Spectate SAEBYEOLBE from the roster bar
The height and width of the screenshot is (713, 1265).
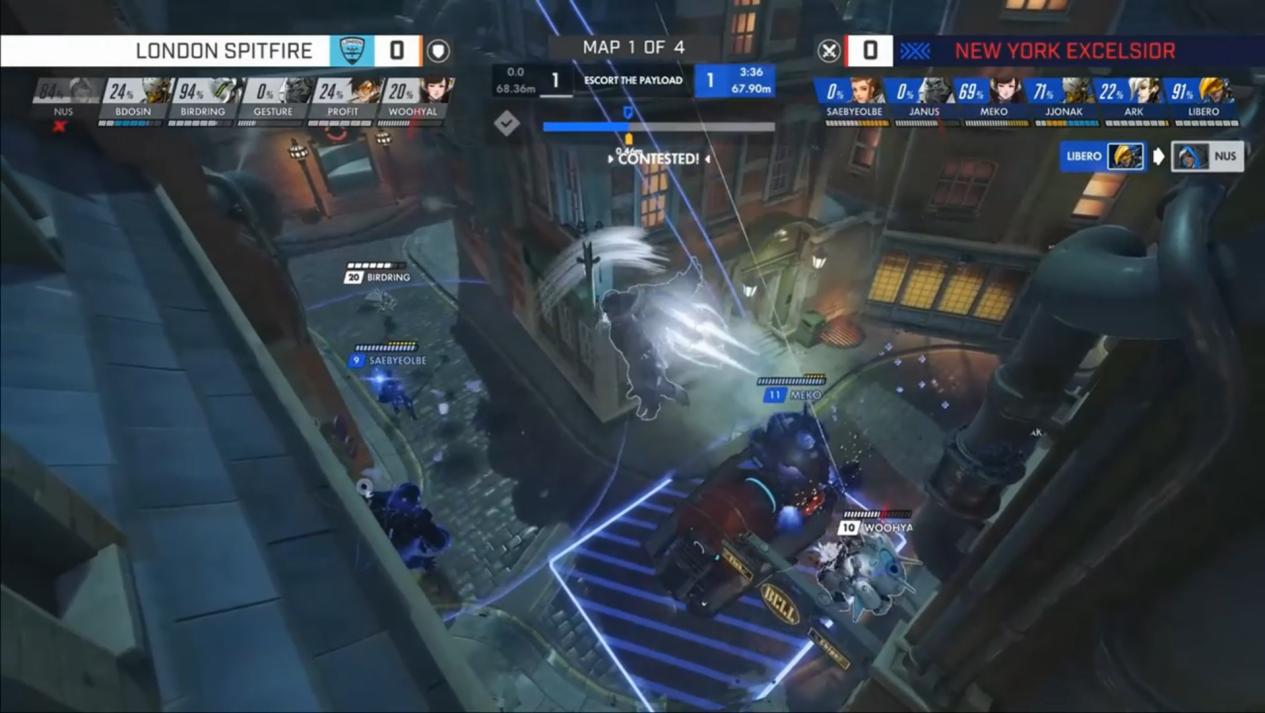(854, 99)
